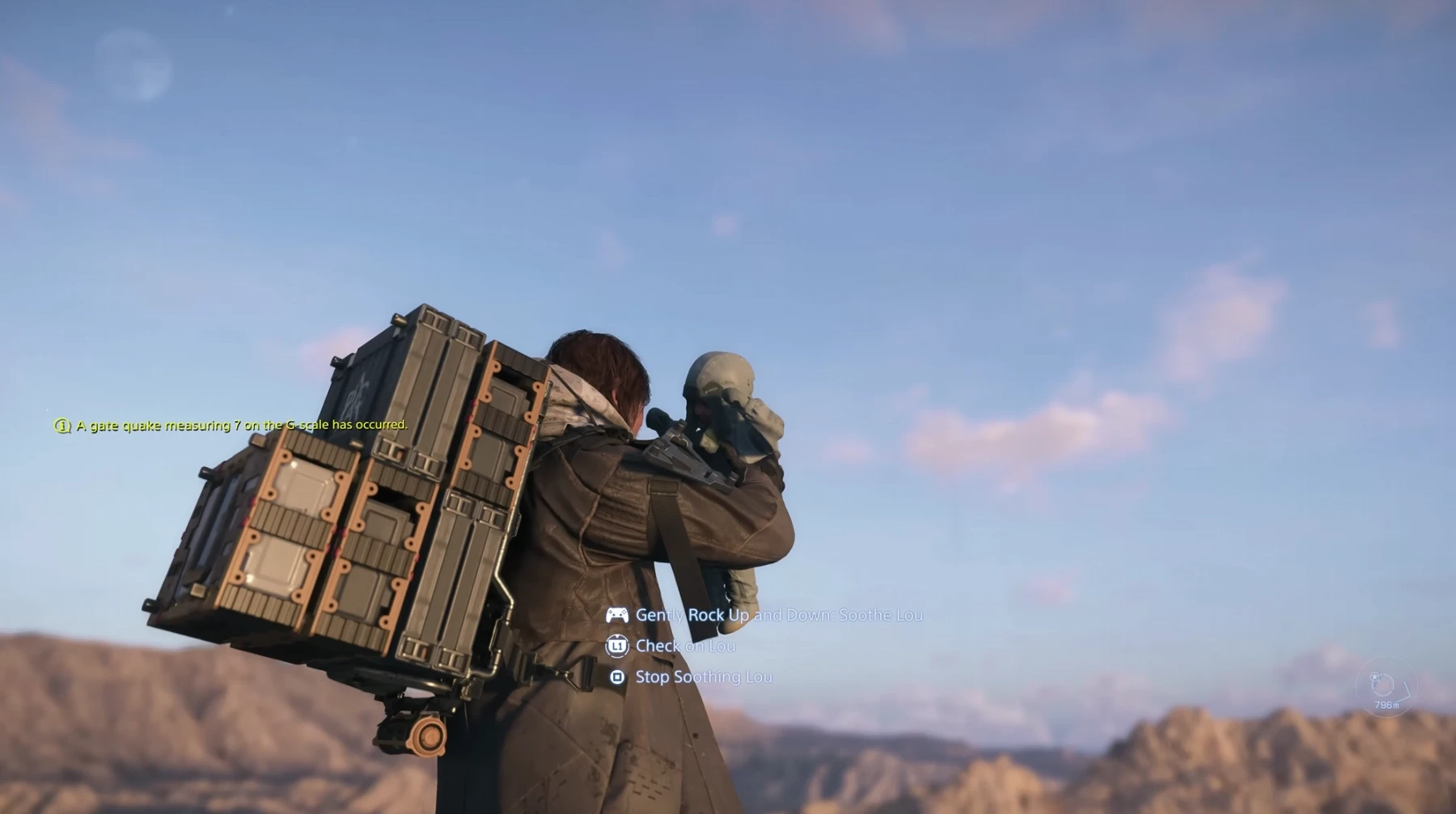Click the gamepad controller icon prompt
The width and height of the screenshot is (1456, 814).
tap(617, 615)
